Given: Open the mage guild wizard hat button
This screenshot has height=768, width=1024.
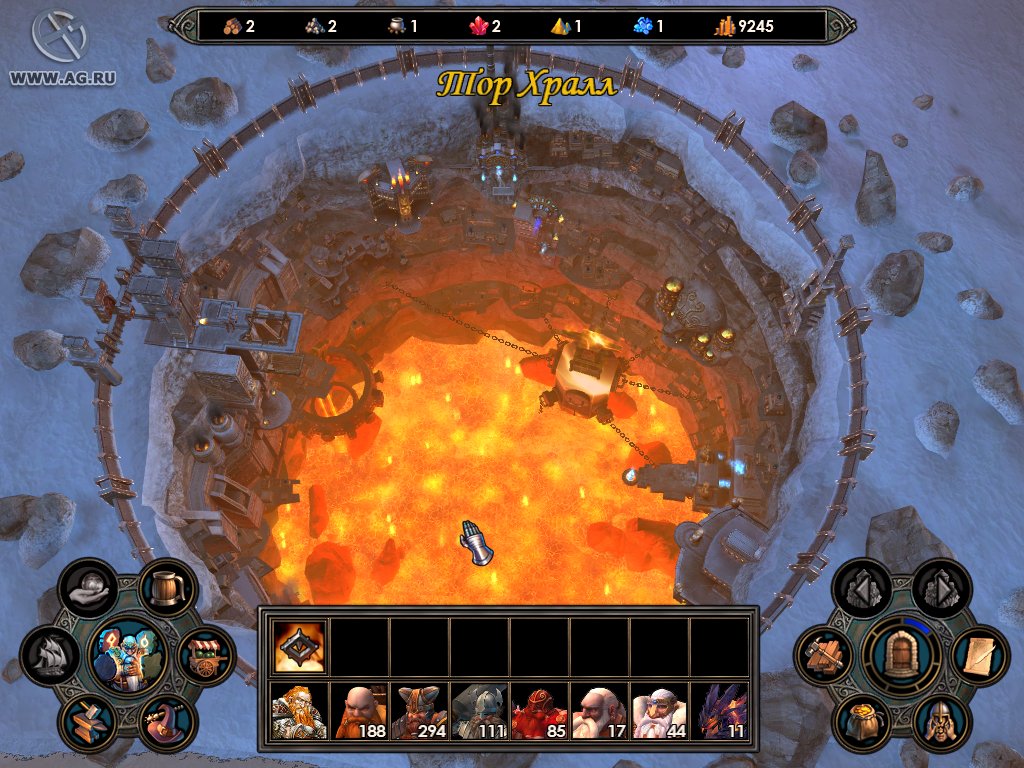Looking at the screenshot, I should tap(167, 722).
